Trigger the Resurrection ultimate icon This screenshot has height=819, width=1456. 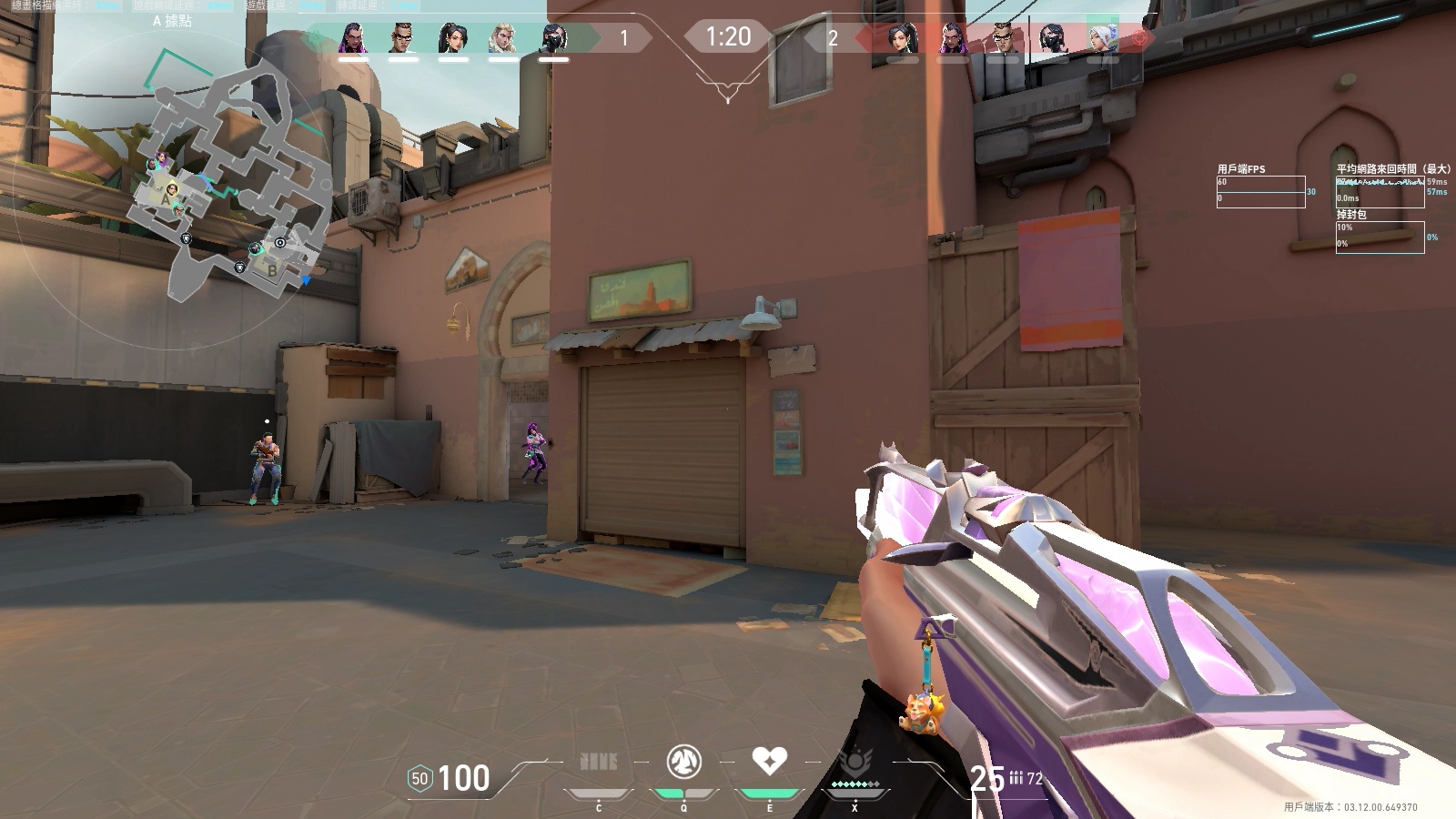[x=854, y=763]
